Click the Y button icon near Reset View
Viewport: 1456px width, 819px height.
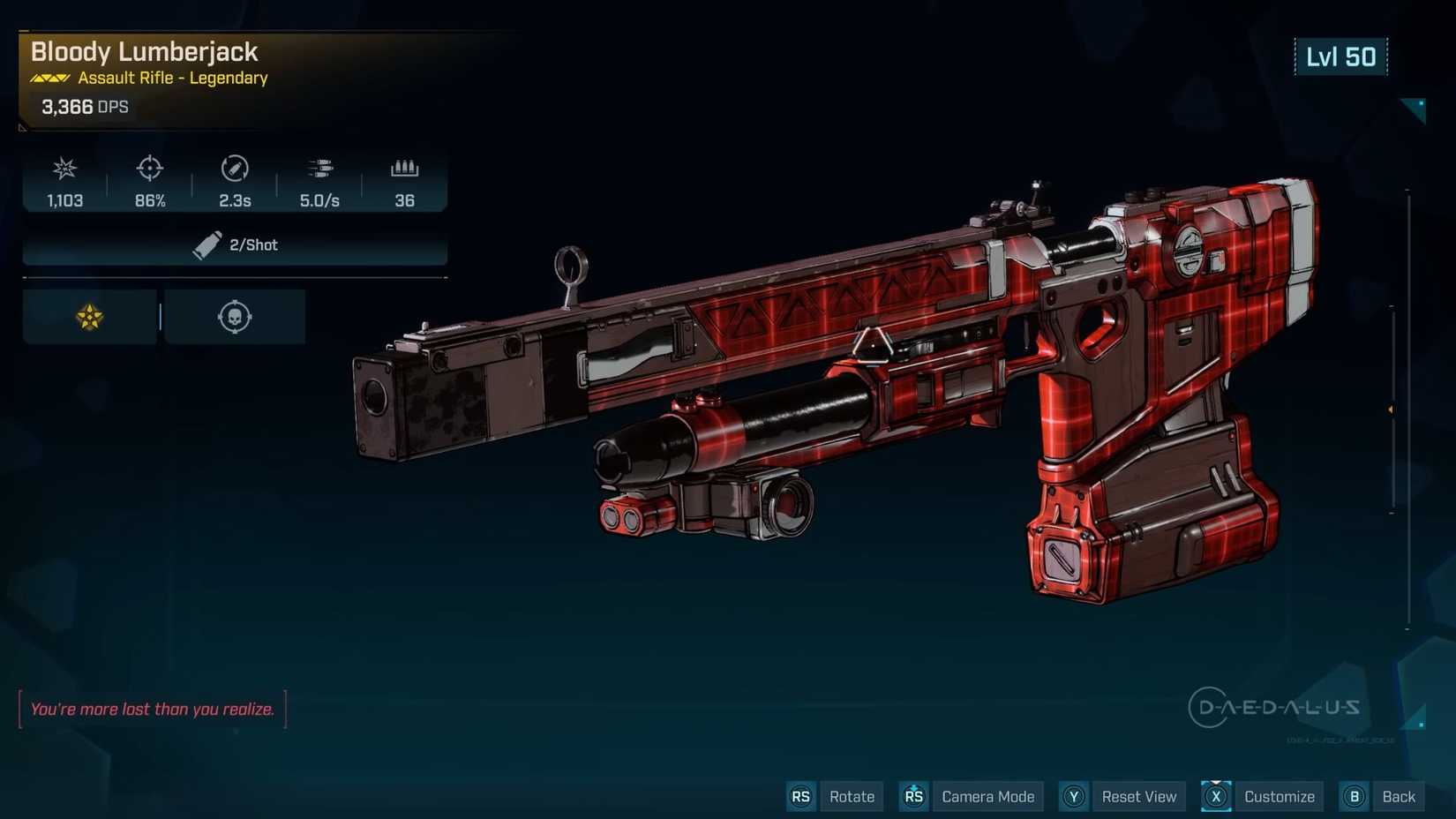pos(1074,796)
